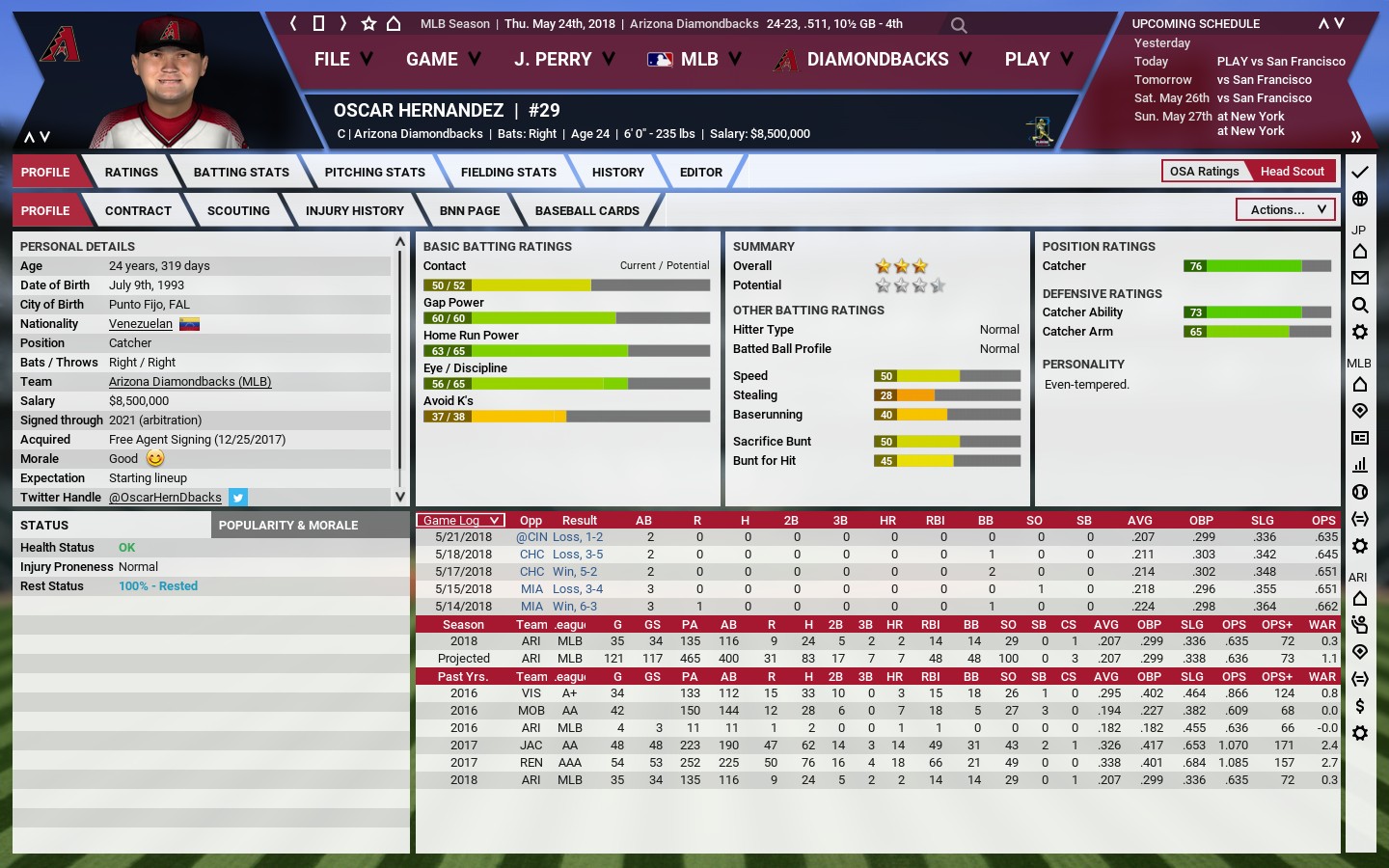This screenshot has width=1389, height=868.
Task: Switch to the POPULARITY & MORALE tab
Action: pos(288,526)
